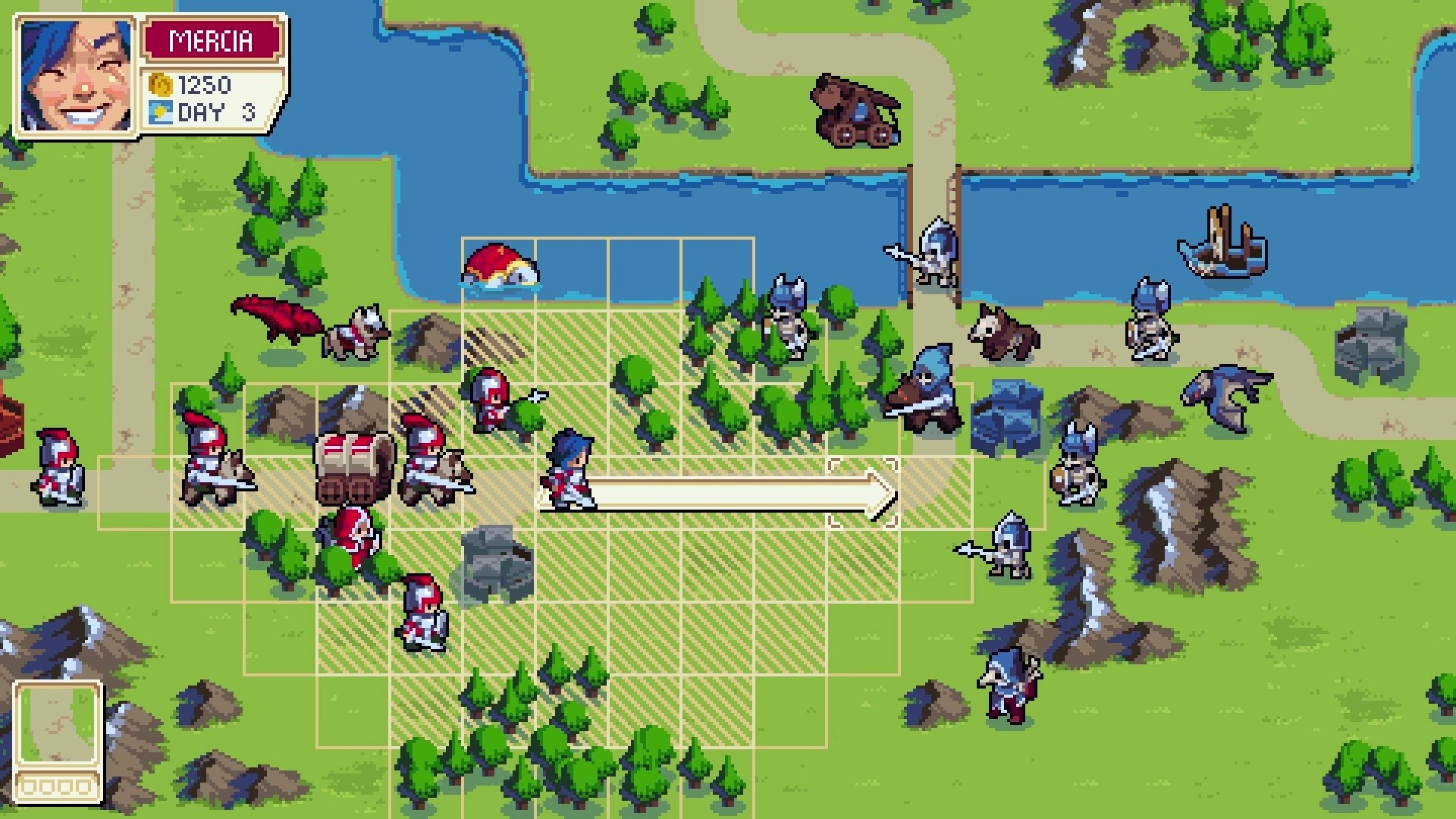Screen dimensions: 1456x819
Task: Click the Day 3 weather icon
Action: pyautogui.click(x=161, y=114)
